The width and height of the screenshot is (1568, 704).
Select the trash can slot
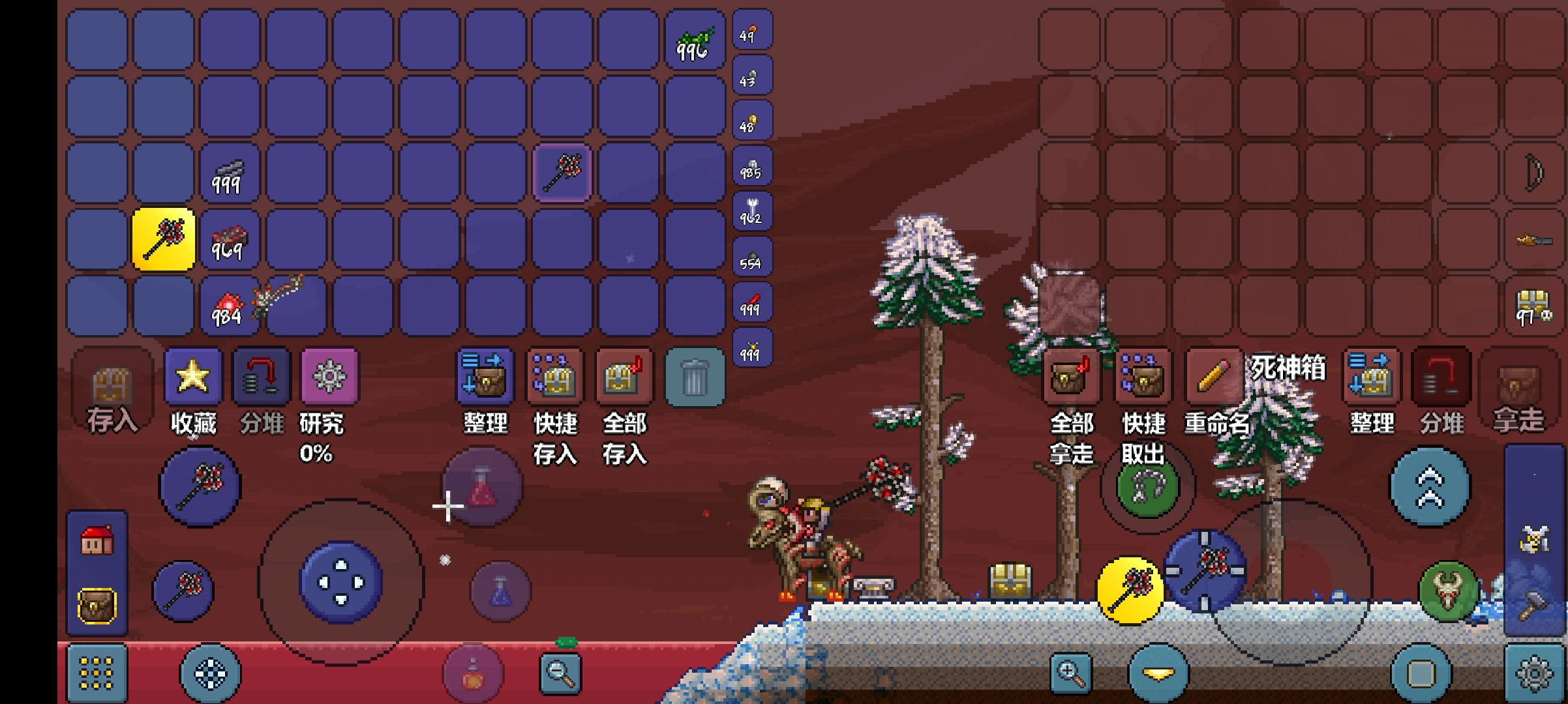(x=694, y=377)
